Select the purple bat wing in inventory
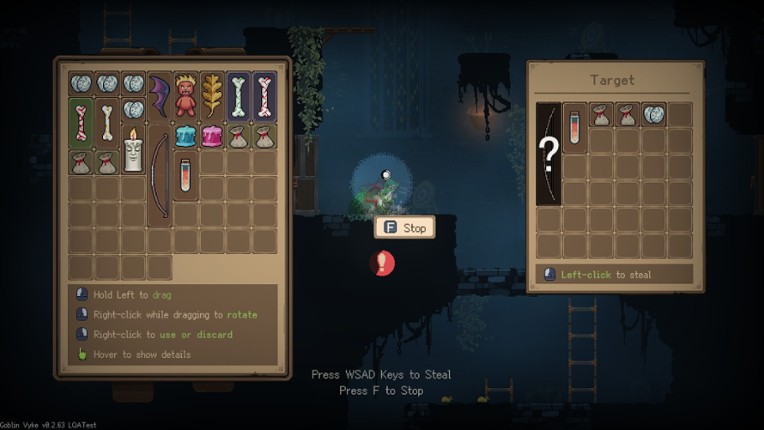764x430 pixels. tap(160, 97)
